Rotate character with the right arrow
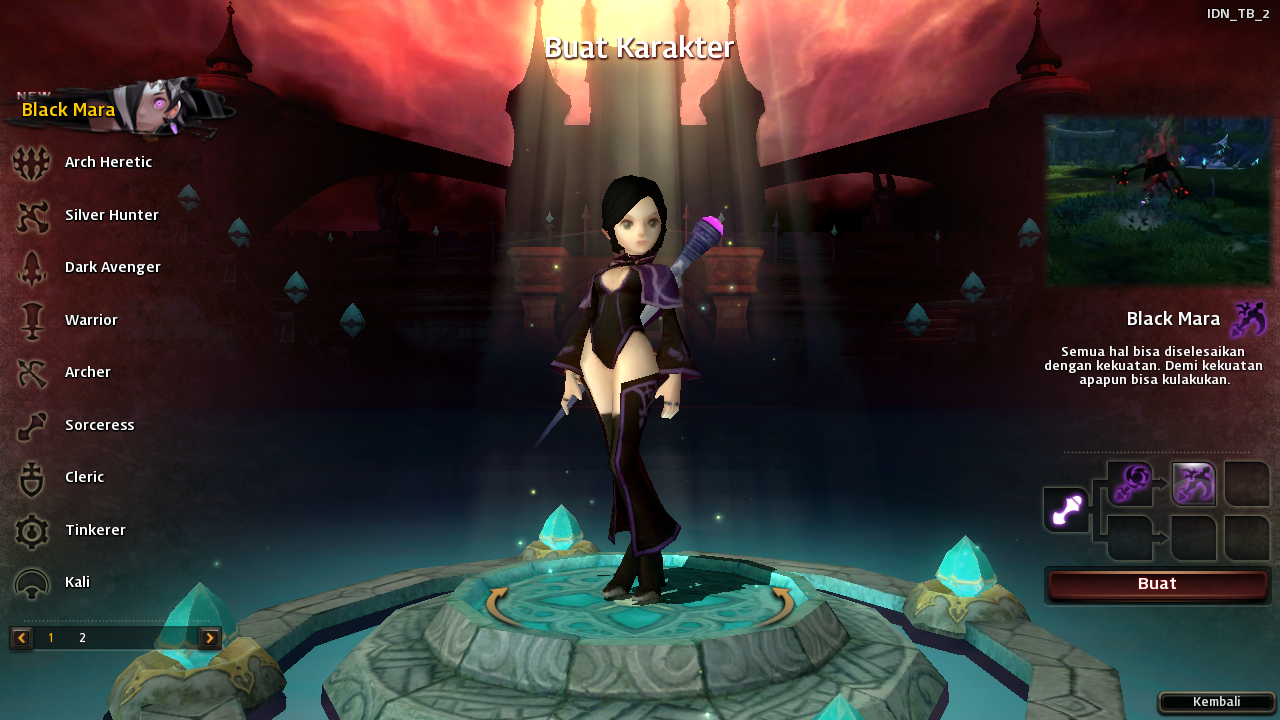 click(x=783, y=606)
